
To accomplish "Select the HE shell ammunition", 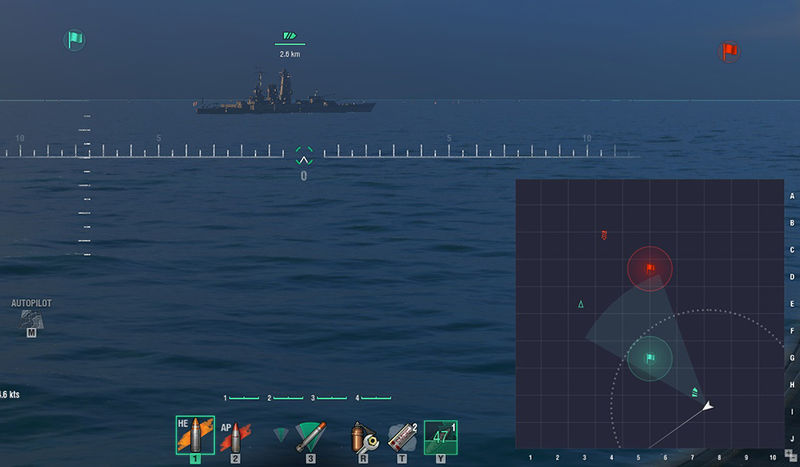I will click(195, 435).
